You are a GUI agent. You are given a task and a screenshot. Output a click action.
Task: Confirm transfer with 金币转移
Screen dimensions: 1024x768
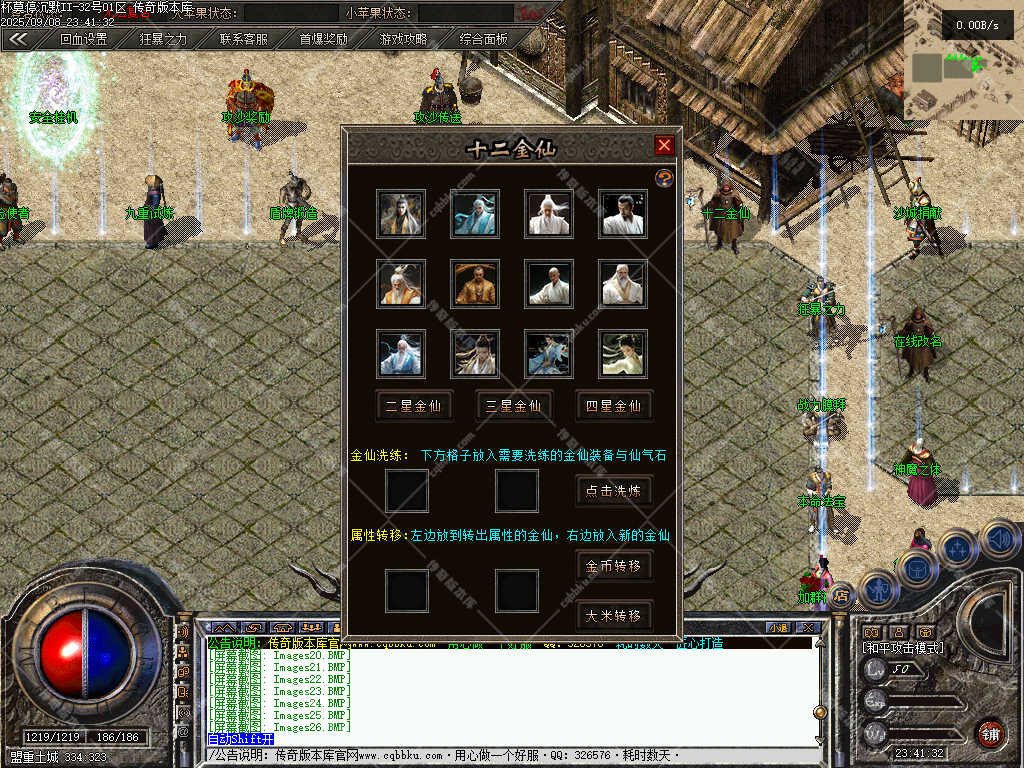pyautogui.click(x=614, y=566)
